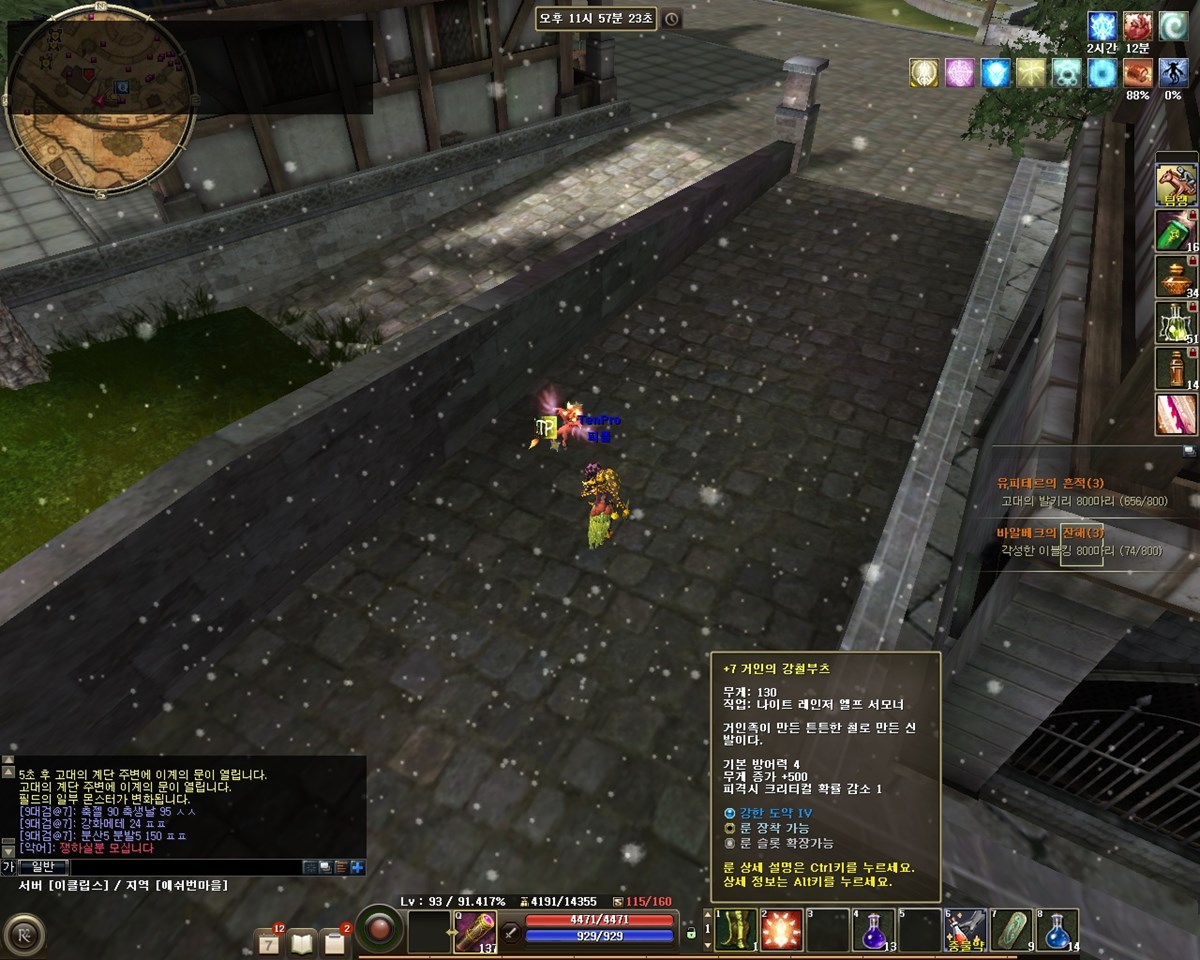1200x960 pixels.
Task: Open the clock button beside the time
Action: [672, 19]
